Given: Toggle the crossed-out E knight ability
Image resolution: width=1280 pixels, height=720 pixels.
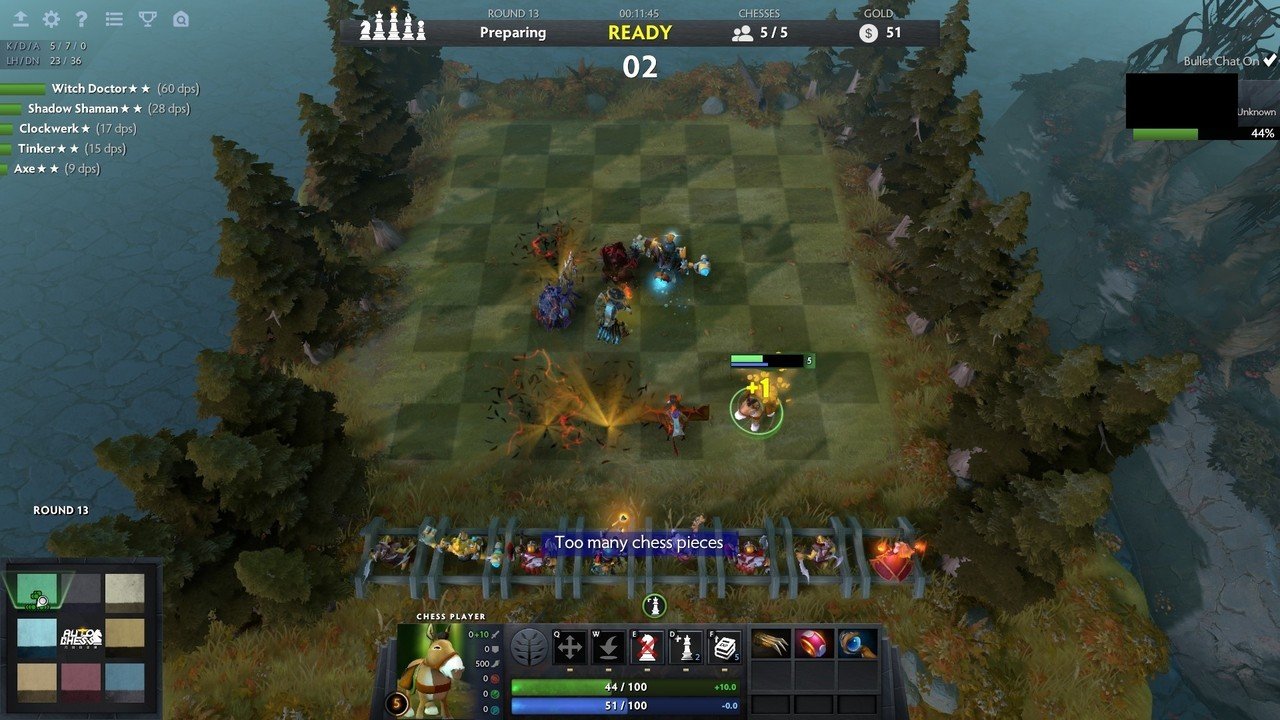Looking at the screenshot, I should 645,645.
